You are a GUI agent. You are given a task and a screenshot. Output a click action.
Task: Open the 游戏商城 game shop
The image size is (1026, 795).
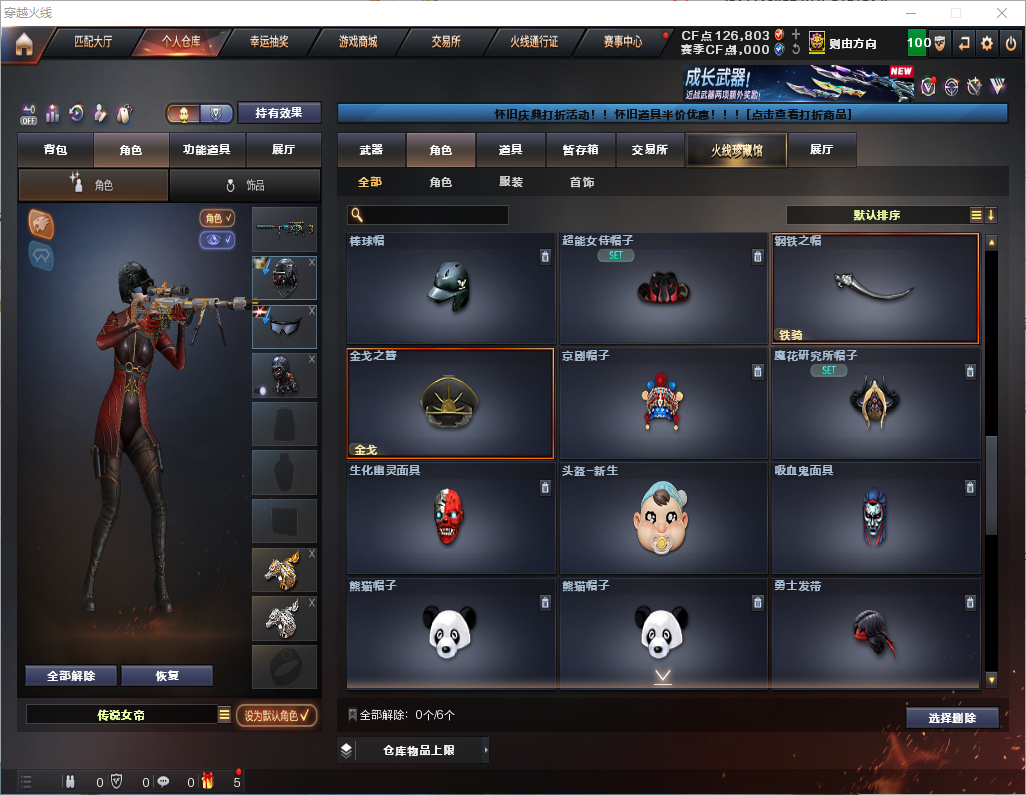tap(358, 43)
